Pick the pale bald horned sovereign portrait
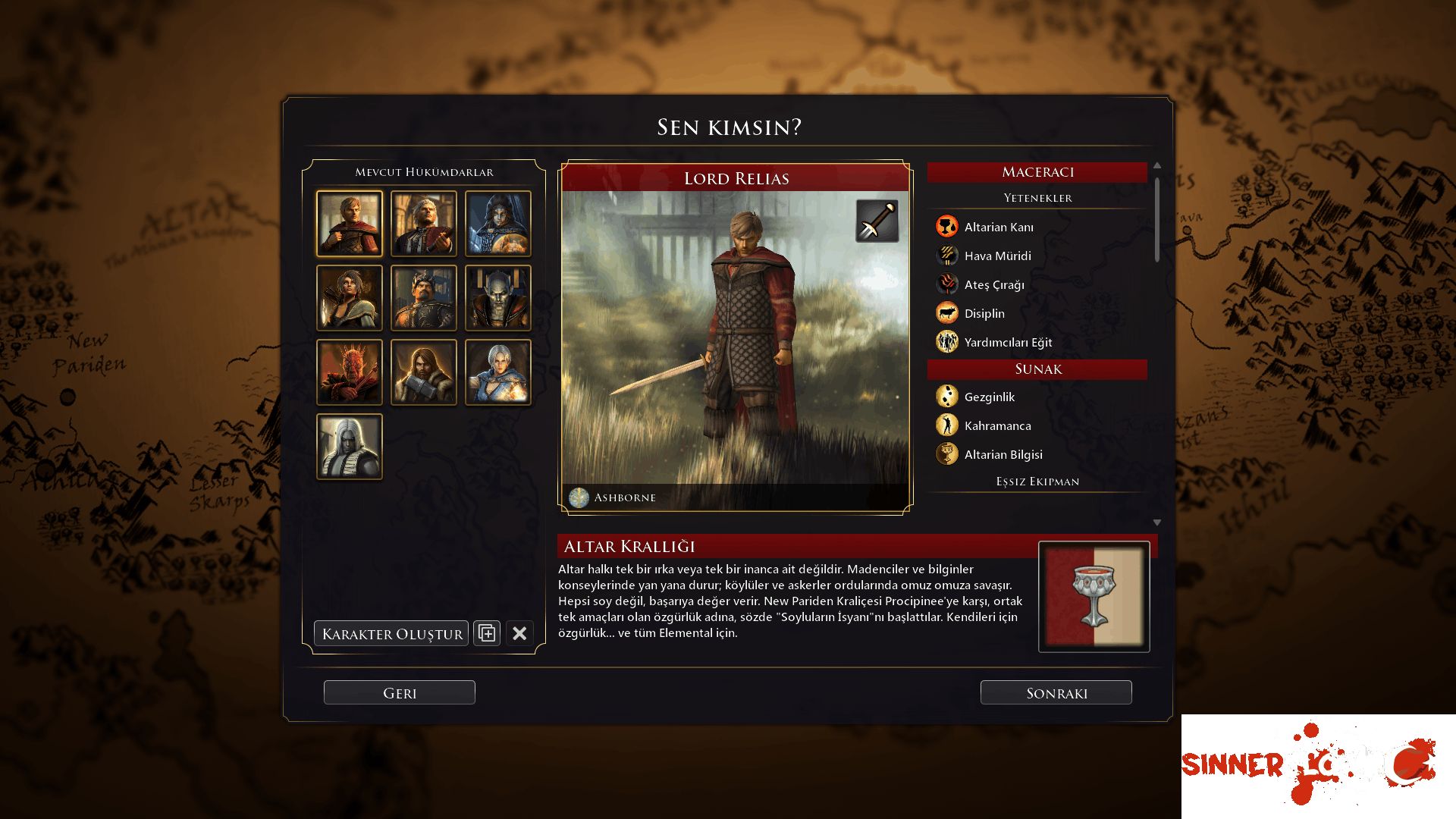1456x819 pixels. coord(498,298)
